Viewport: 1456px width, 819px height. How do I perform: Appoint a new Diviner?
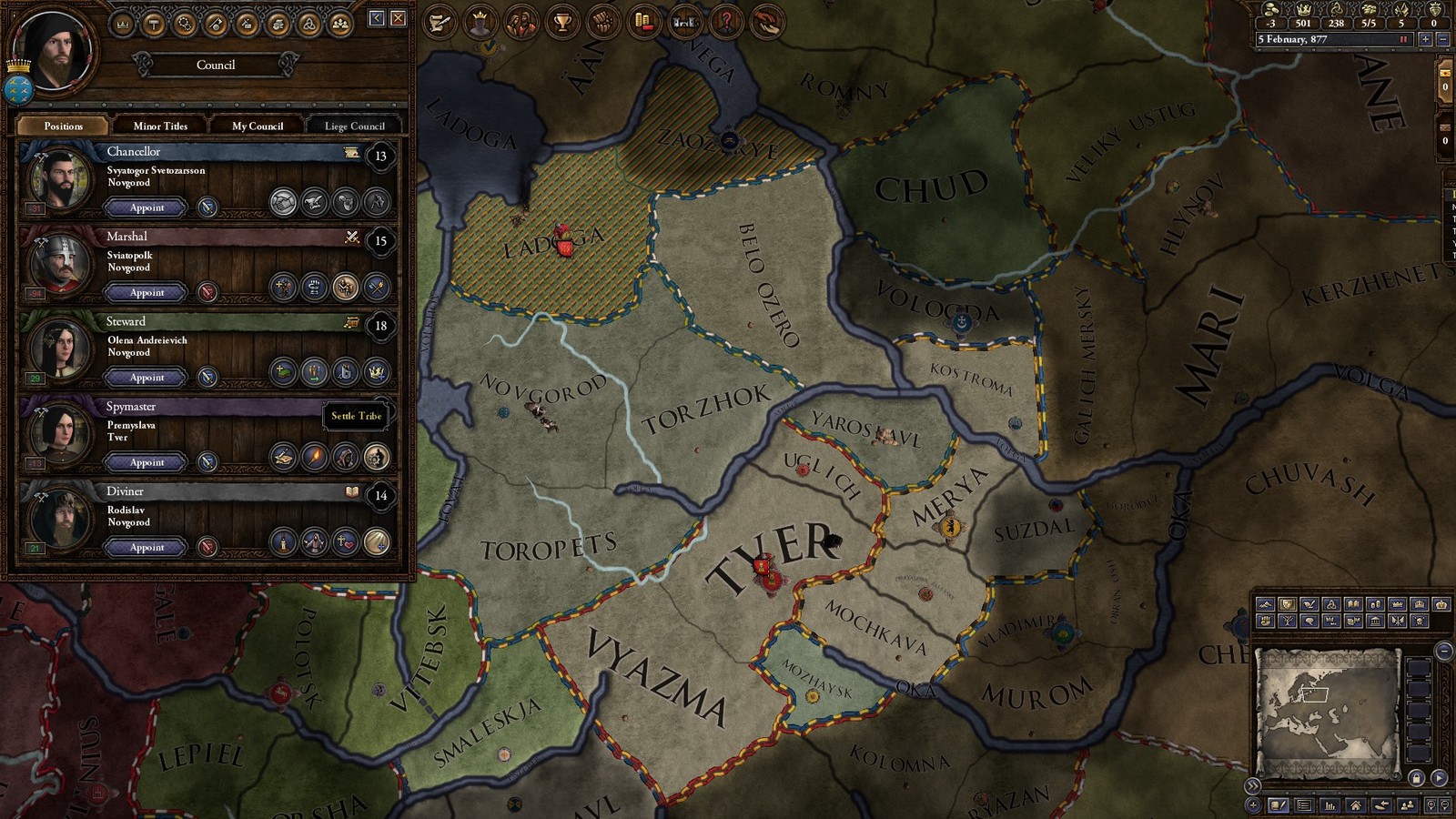(147, 547)
